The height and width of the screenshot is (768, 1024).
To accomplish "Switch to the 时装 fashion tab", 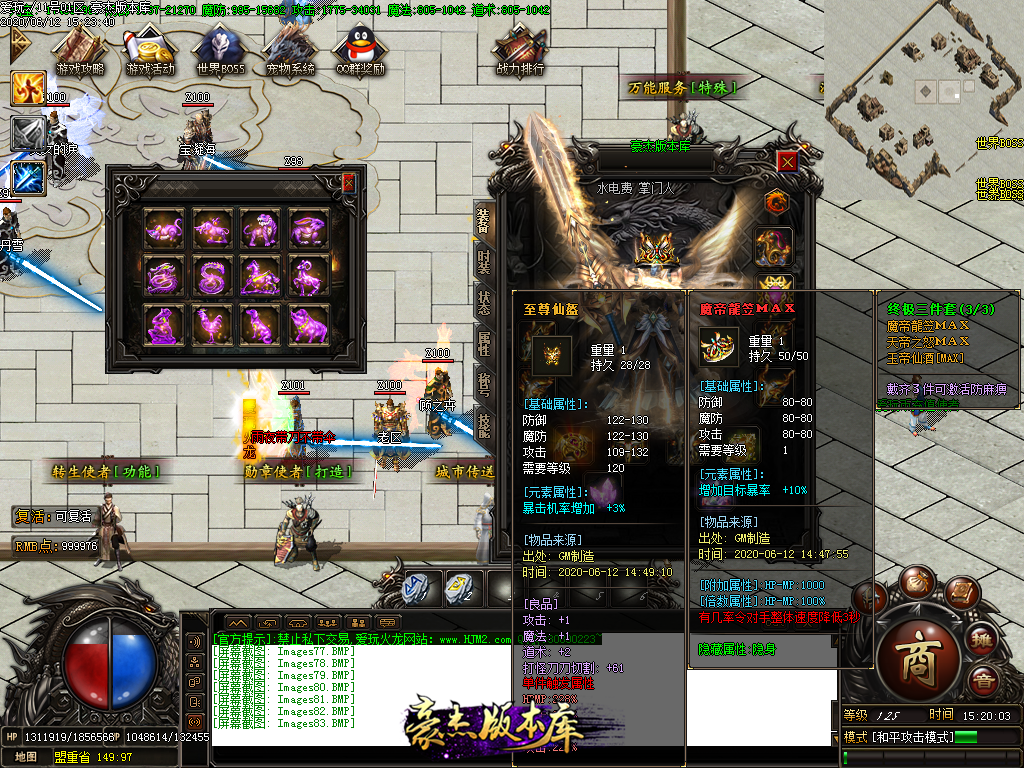I will coord(483,261).
